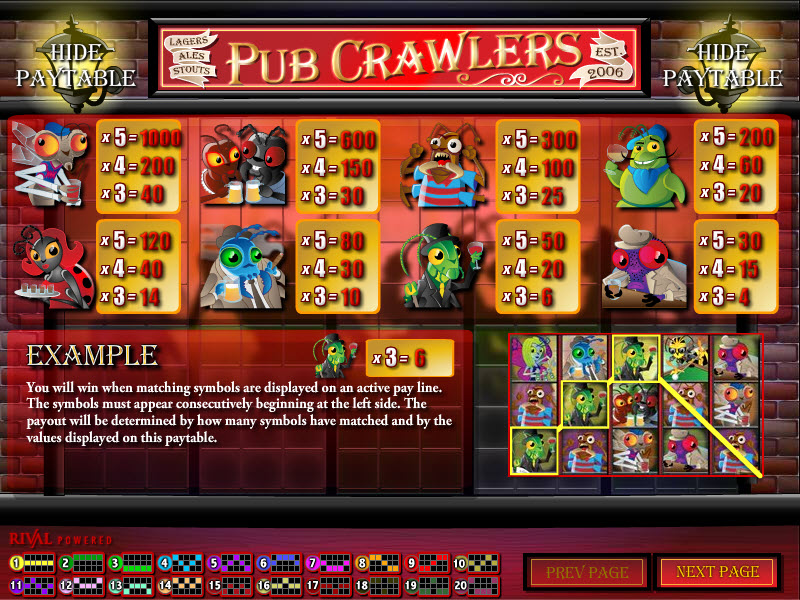
Task: Hide paytable using lamp beside Lagers Ales Stouts
Action: pos(75,63)
